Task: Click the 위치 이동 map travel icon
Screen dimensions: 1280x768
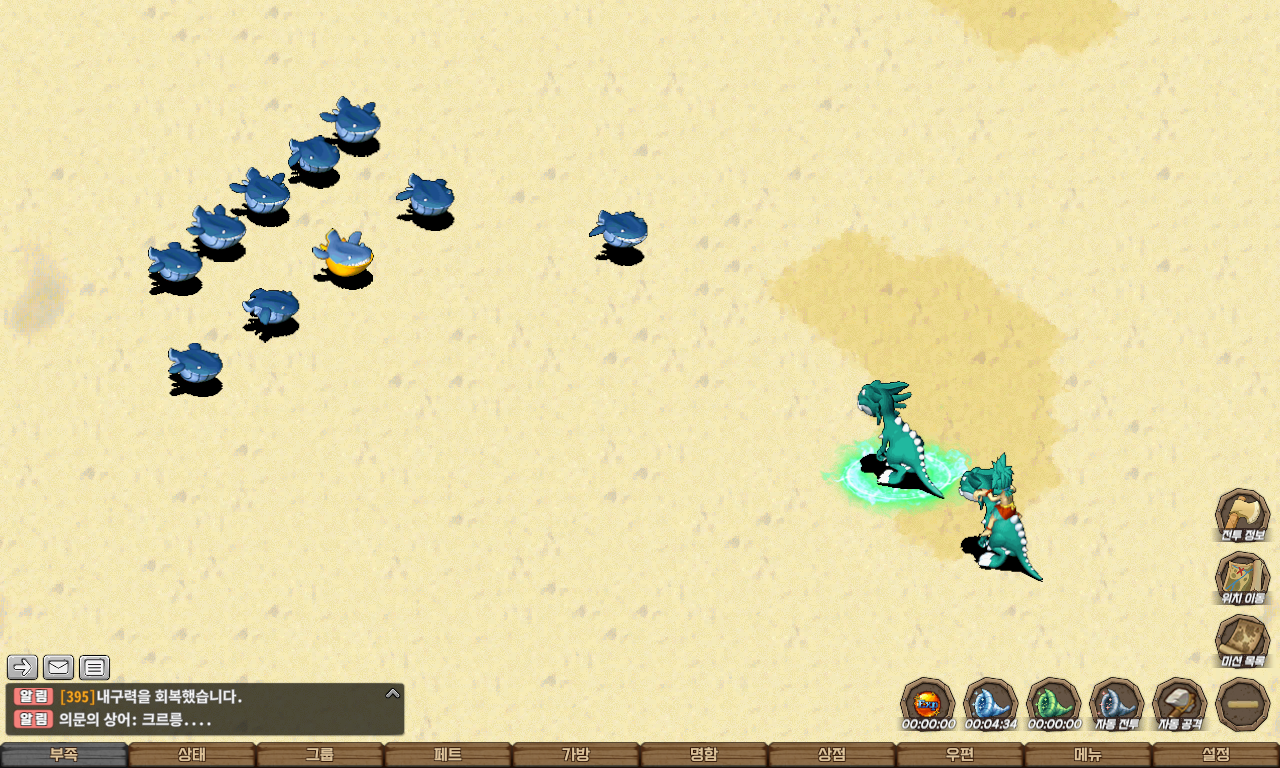Action: (x=1242, y=579)
